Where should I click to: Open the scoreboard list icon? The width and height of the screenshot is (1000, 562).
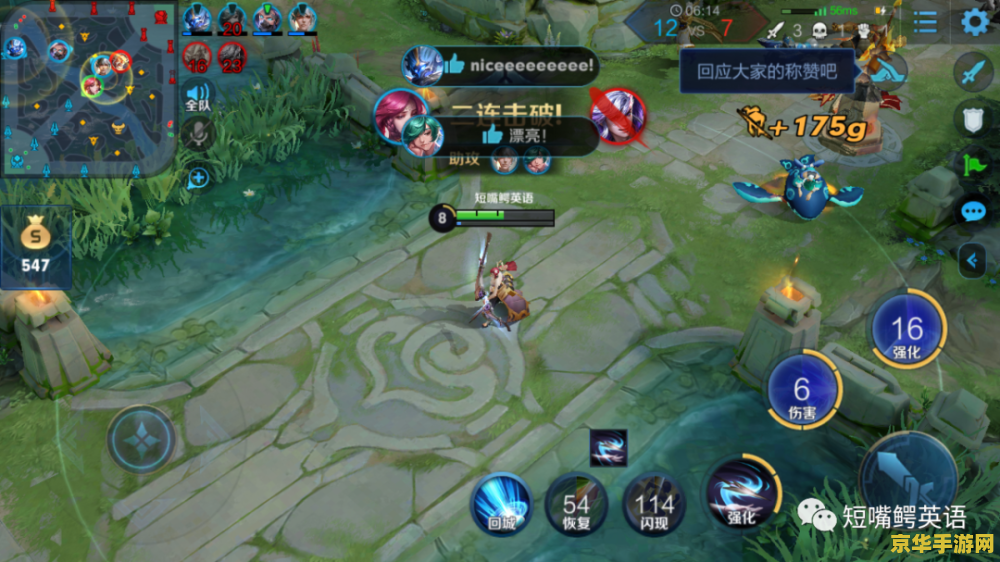[926, 22]
